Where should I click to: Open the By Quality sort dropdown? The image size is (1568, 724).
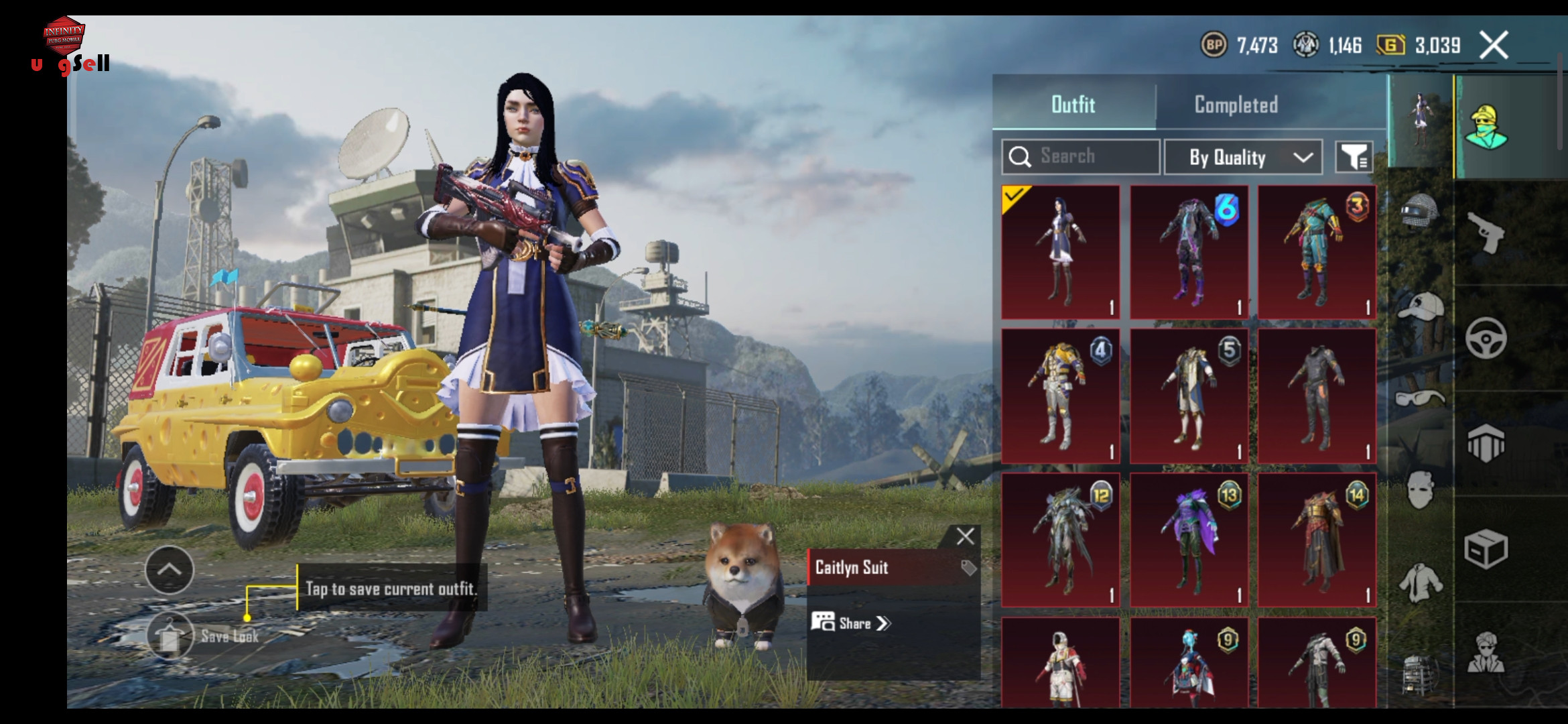click(1243, 158)
